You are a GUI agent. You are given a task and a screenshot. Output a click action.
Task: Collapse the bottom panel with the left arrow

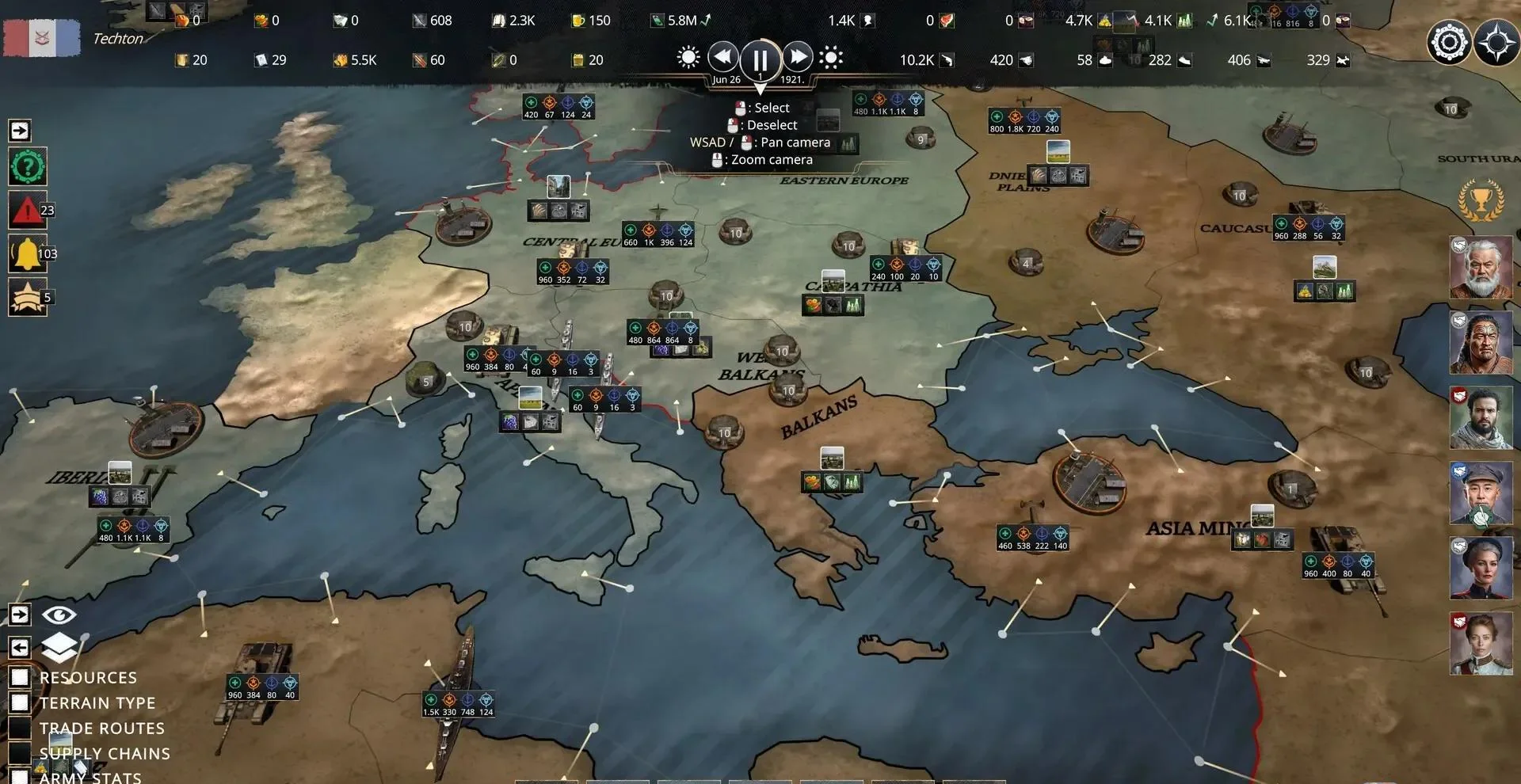pyautogui.click(x=19, y=648)
